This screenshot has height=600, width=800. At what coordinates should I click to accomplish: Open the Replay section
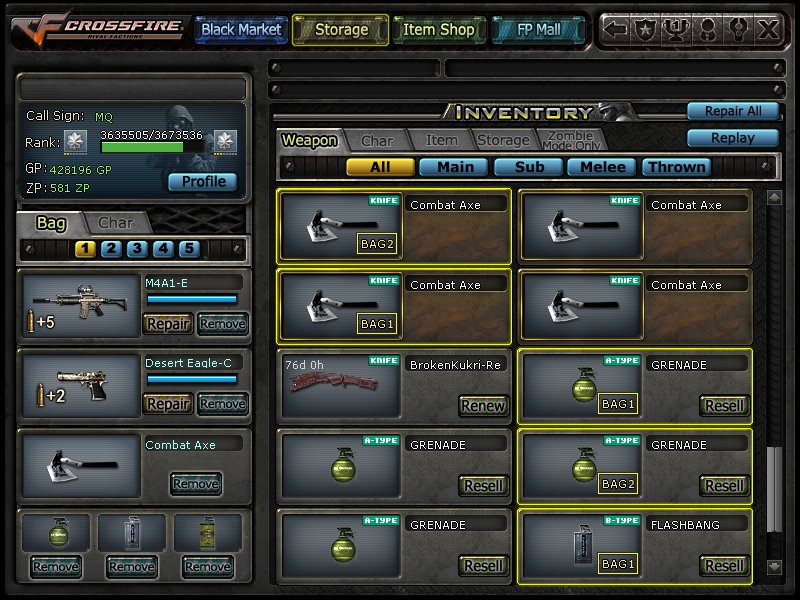tap(732, 138)
